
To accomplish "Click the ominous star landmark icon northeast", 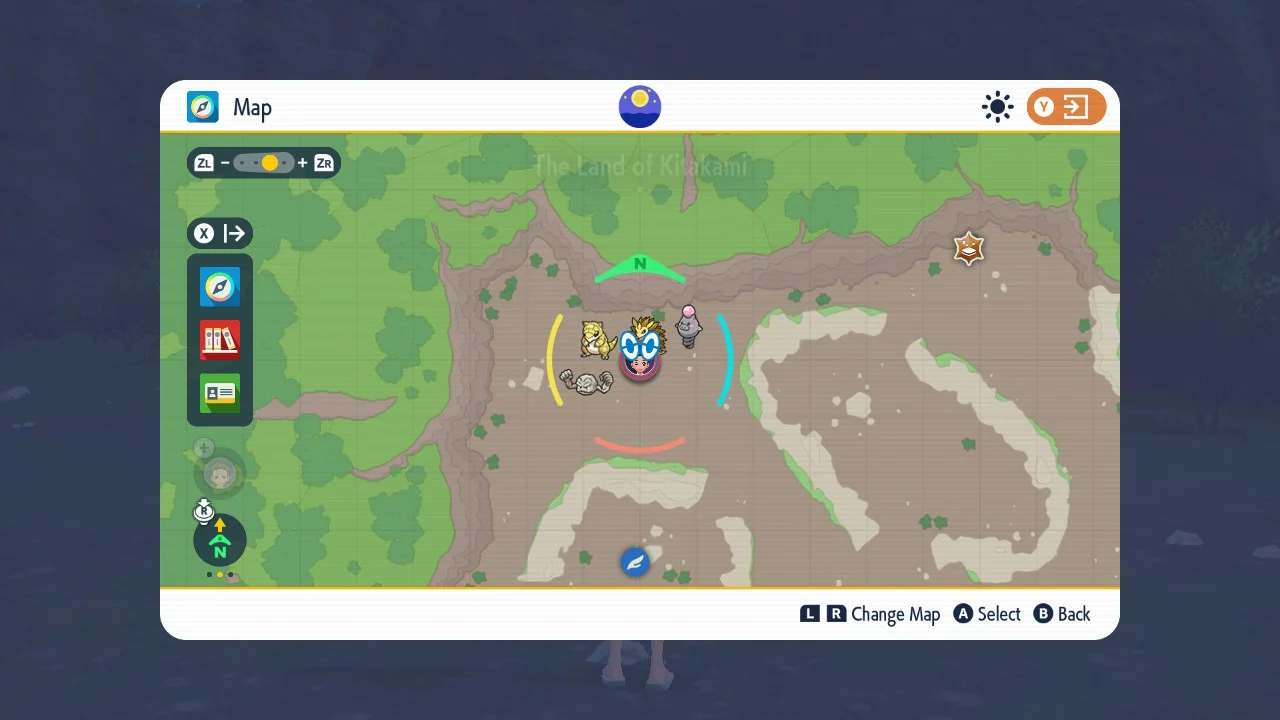I will pos(967,248).
